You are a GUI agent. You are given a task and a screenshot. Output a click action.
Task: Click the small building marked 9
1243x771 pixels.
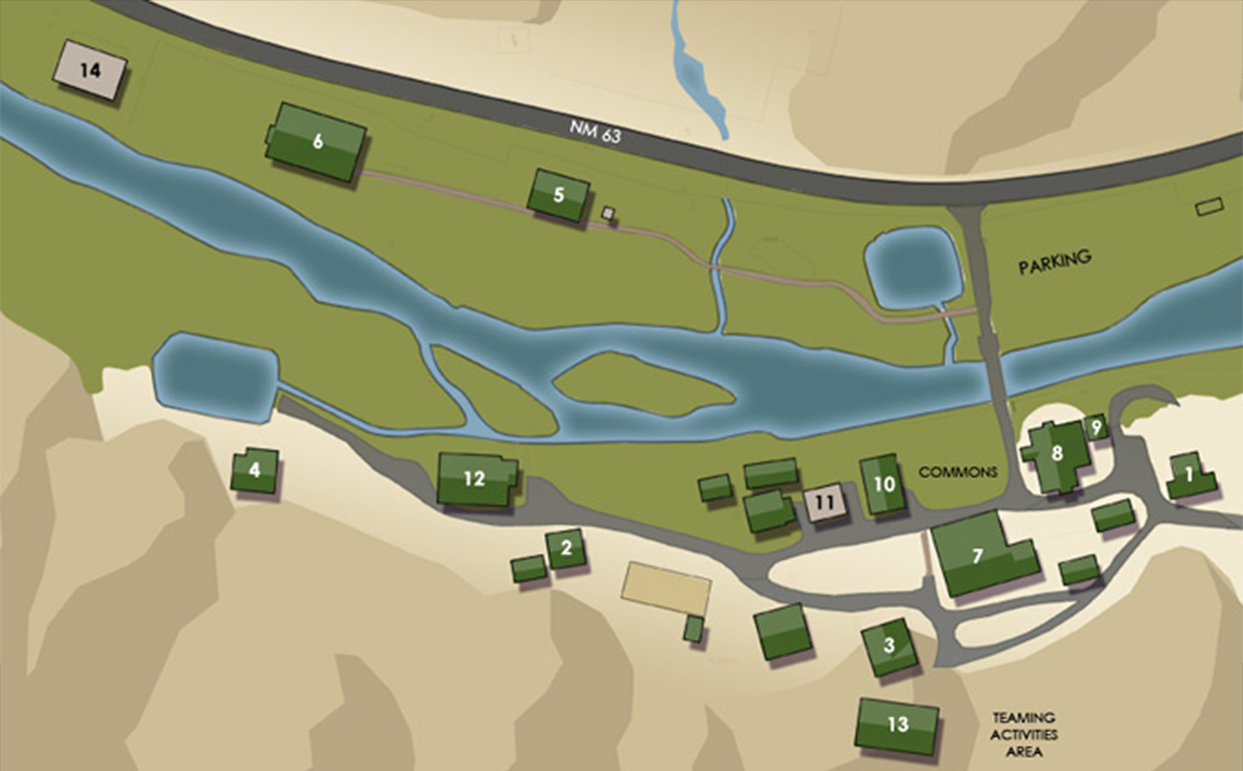(1096, 428)
